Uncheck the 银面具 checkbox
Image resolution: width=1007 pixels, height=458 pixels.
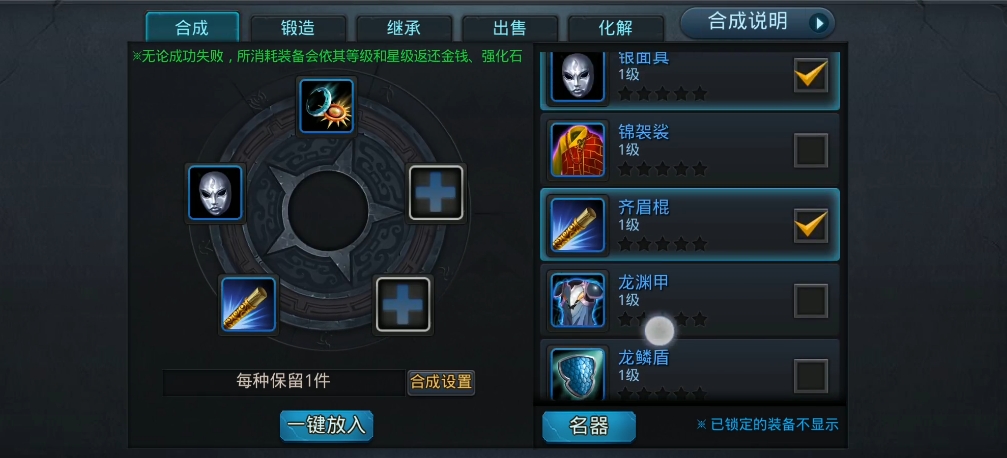(x=811, y=75)
